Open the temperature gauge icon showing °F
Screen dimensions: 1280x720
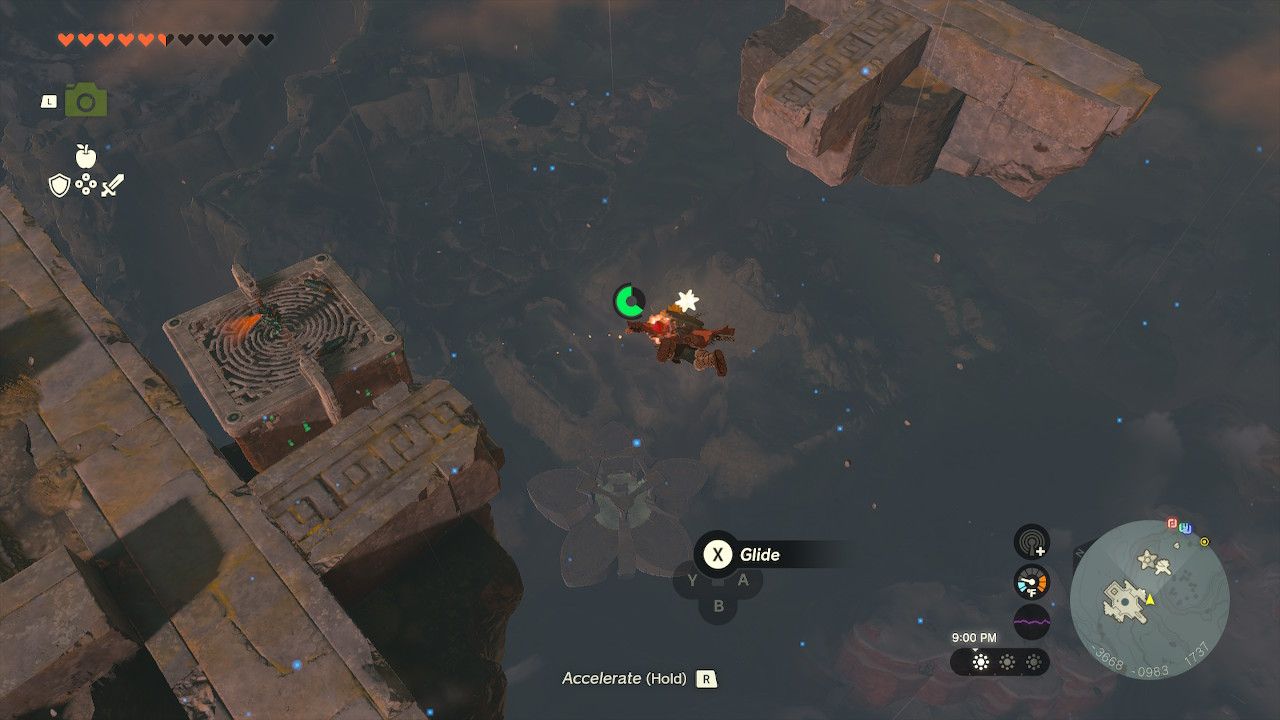click(1031, 580)
